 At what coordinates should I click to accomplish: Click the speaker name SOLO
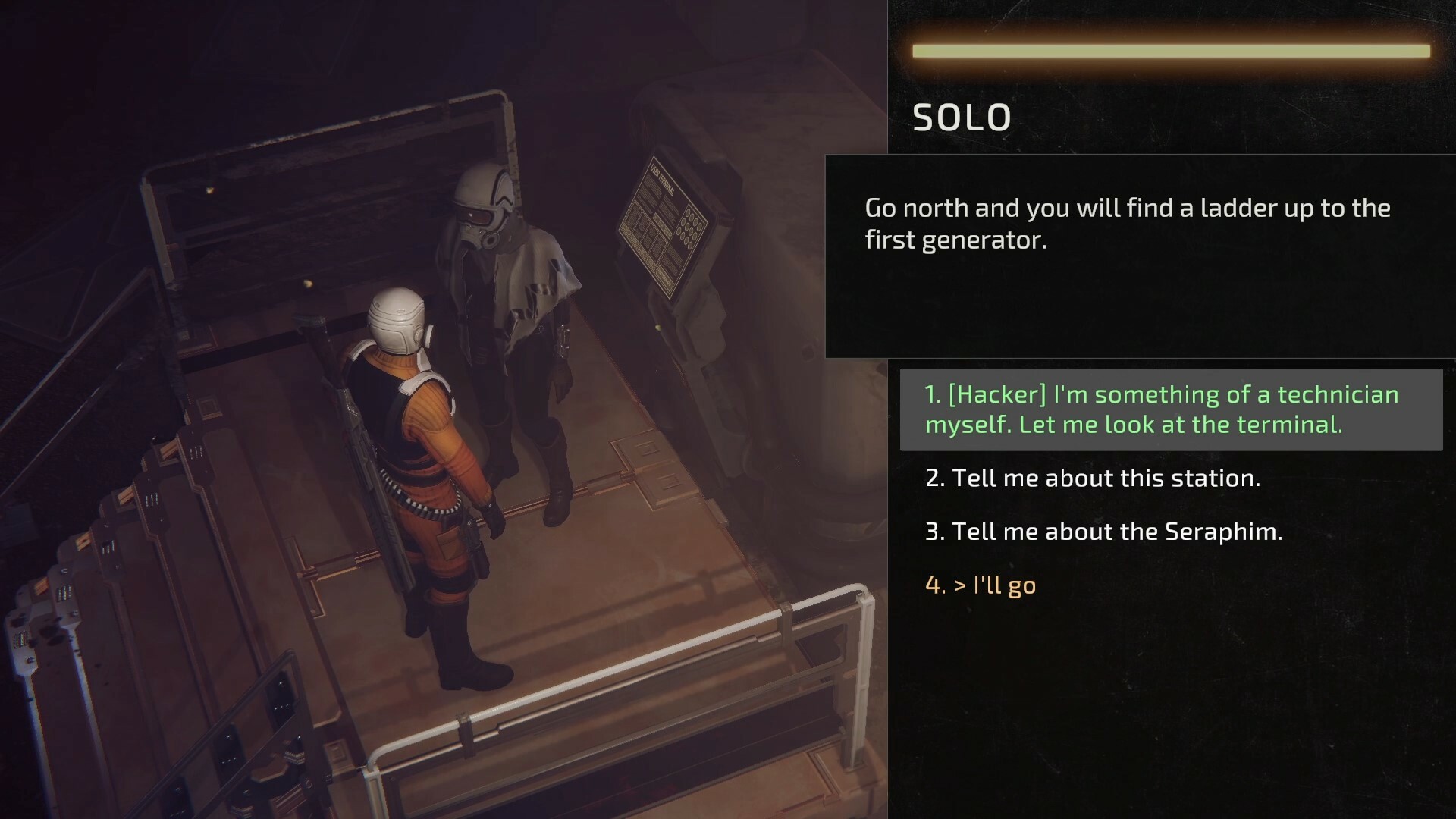click(961, 118)
